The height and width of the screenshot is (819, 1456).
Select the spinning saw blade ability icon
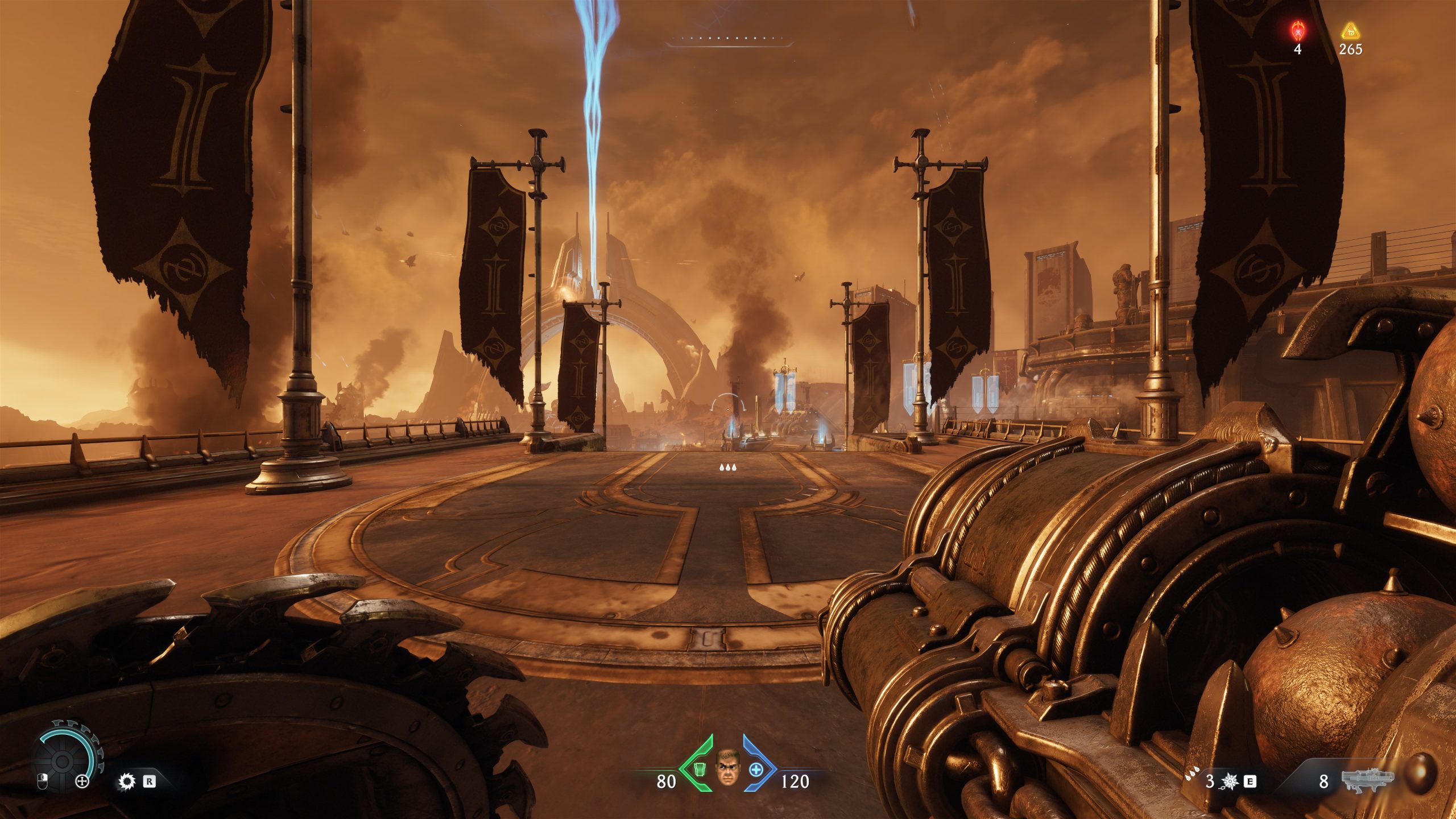click(x=126, y=781)
